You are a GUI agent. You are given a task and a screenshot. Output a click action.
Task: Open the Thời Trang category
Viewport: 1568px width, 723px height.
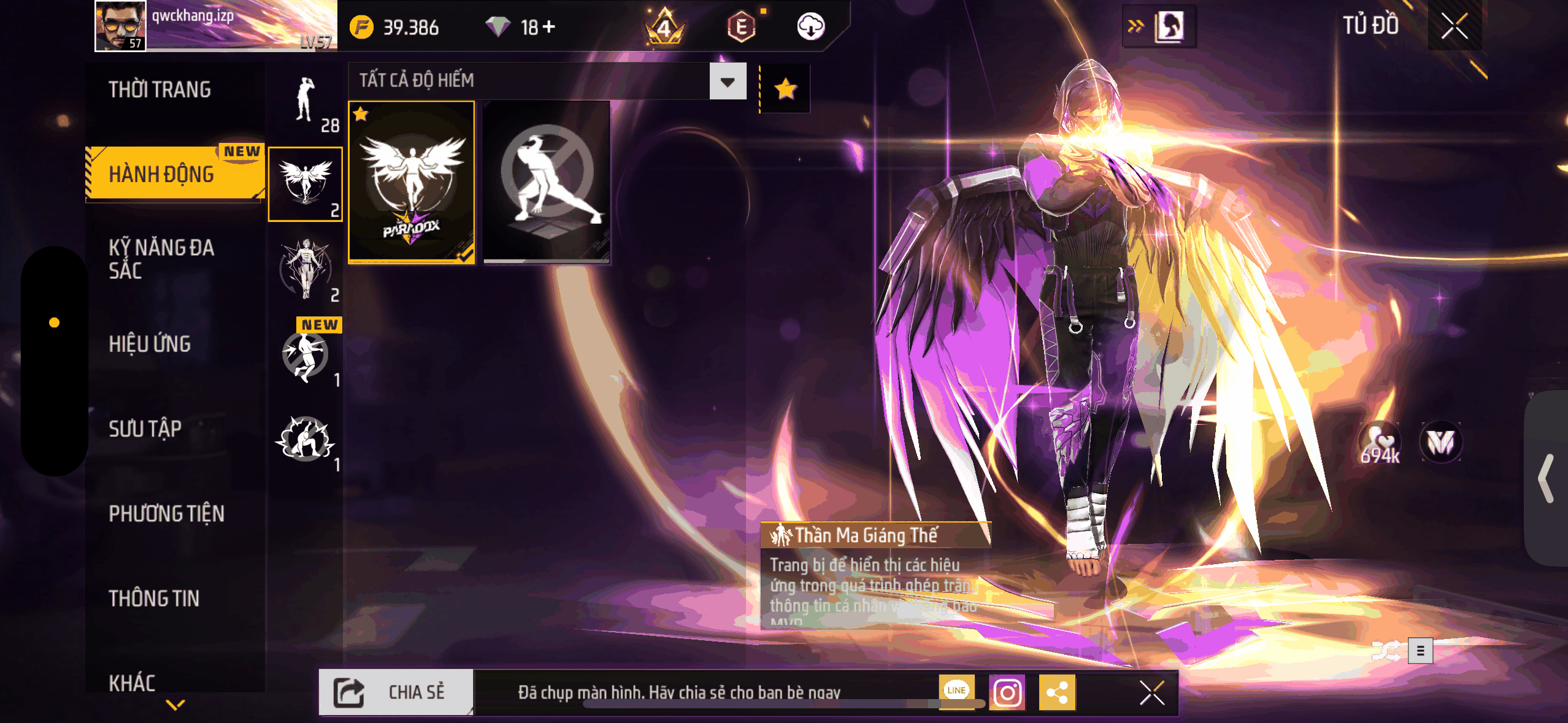[x=160, y=90]
